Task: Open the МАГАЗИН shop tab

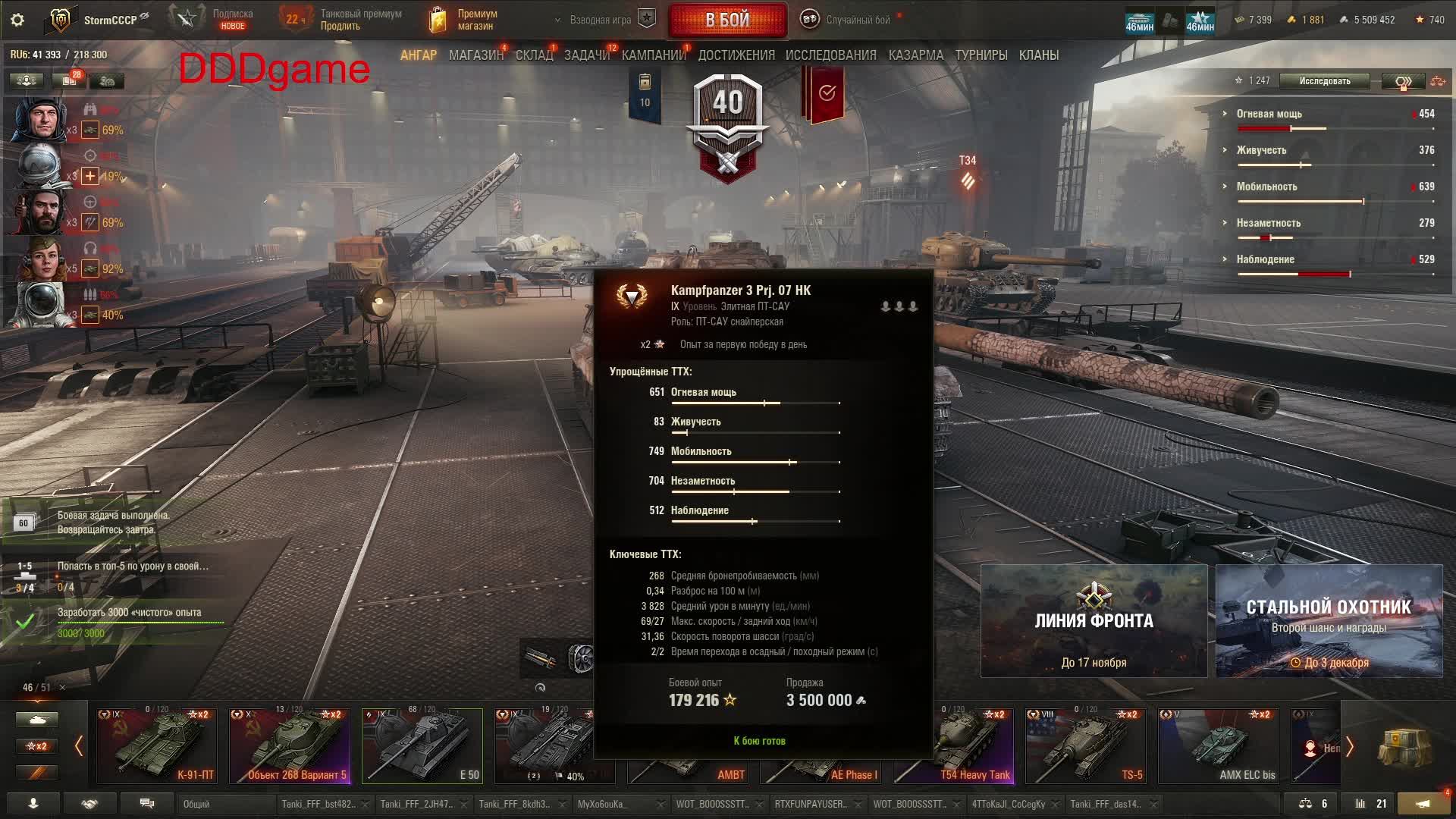Action: tap(475, 55)
